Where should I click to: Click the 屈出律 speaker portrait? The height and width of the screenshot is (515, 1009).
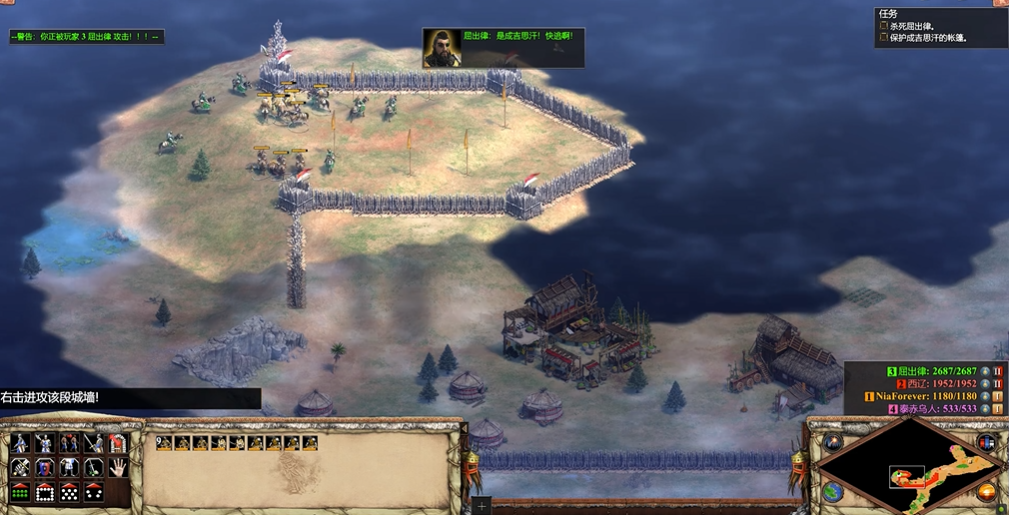click(x=439, y=47)
